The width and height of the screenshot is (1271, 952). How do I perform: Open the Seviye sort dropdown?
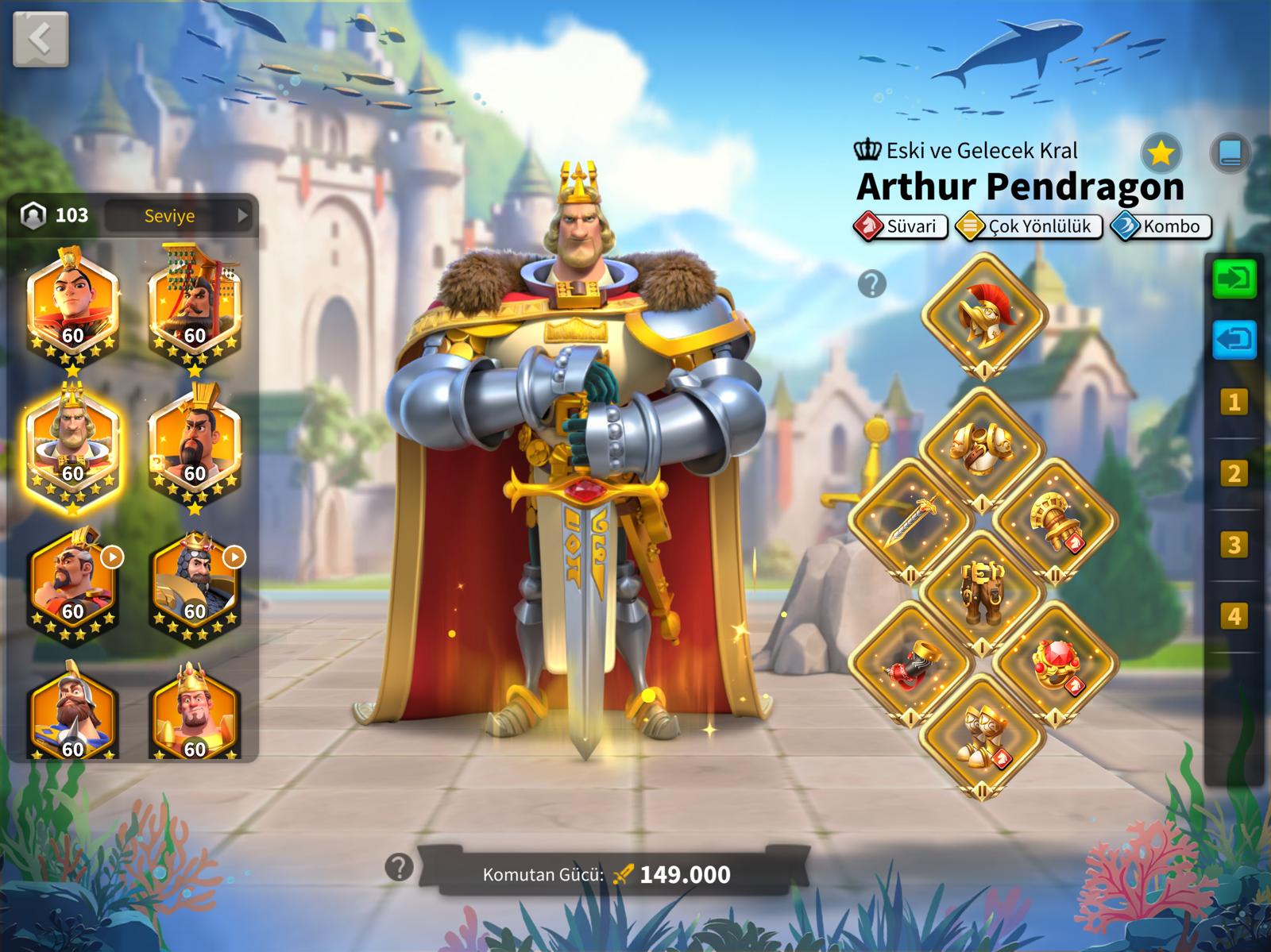pos(180,215)
